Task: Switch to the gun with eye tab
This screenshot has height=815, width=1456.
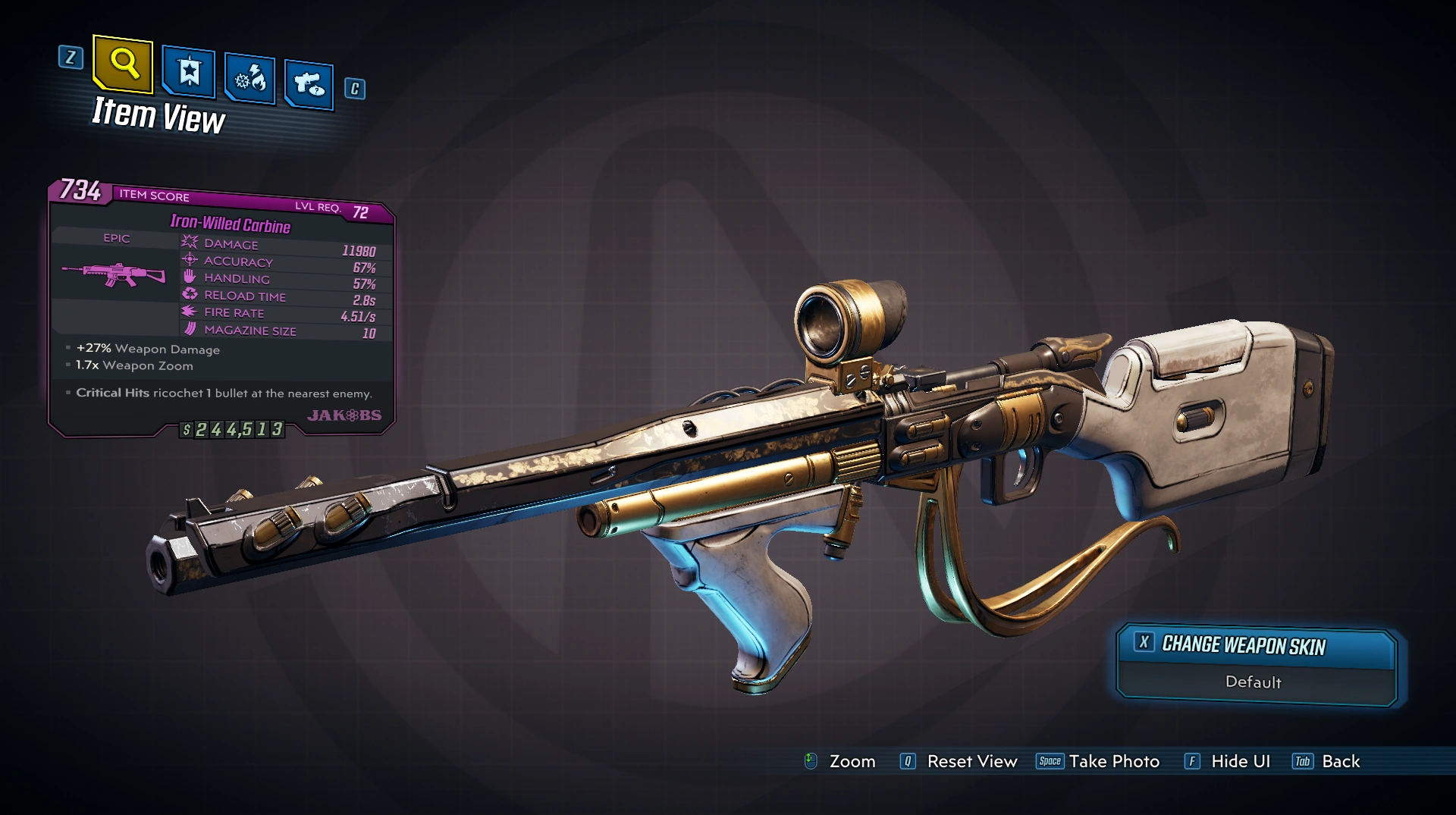Action: 309,83
